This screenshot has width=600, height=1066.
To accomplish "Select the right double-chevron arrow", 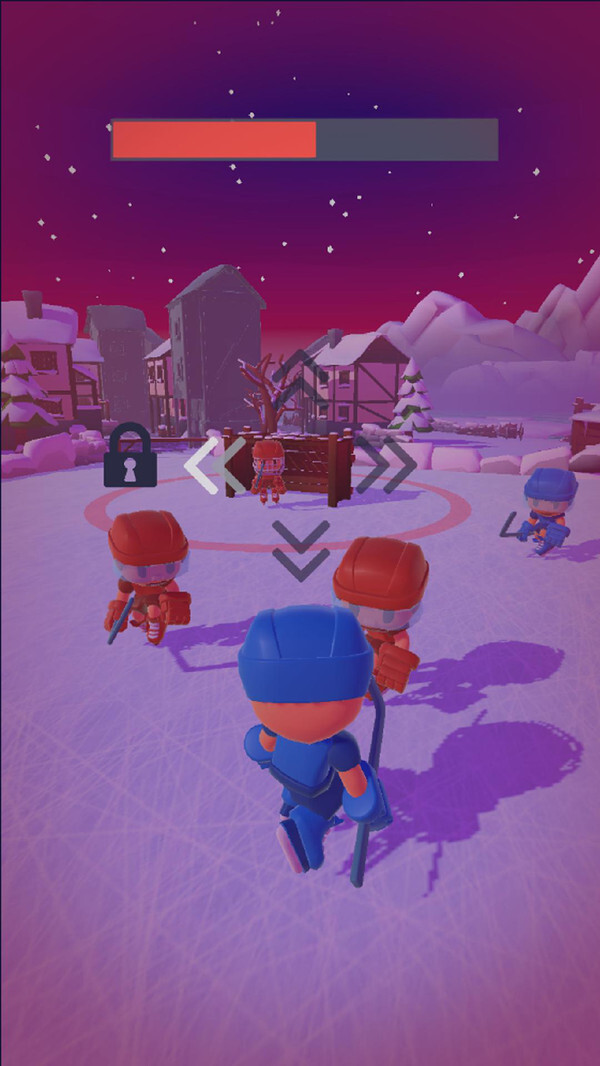I will pos(384,464).
